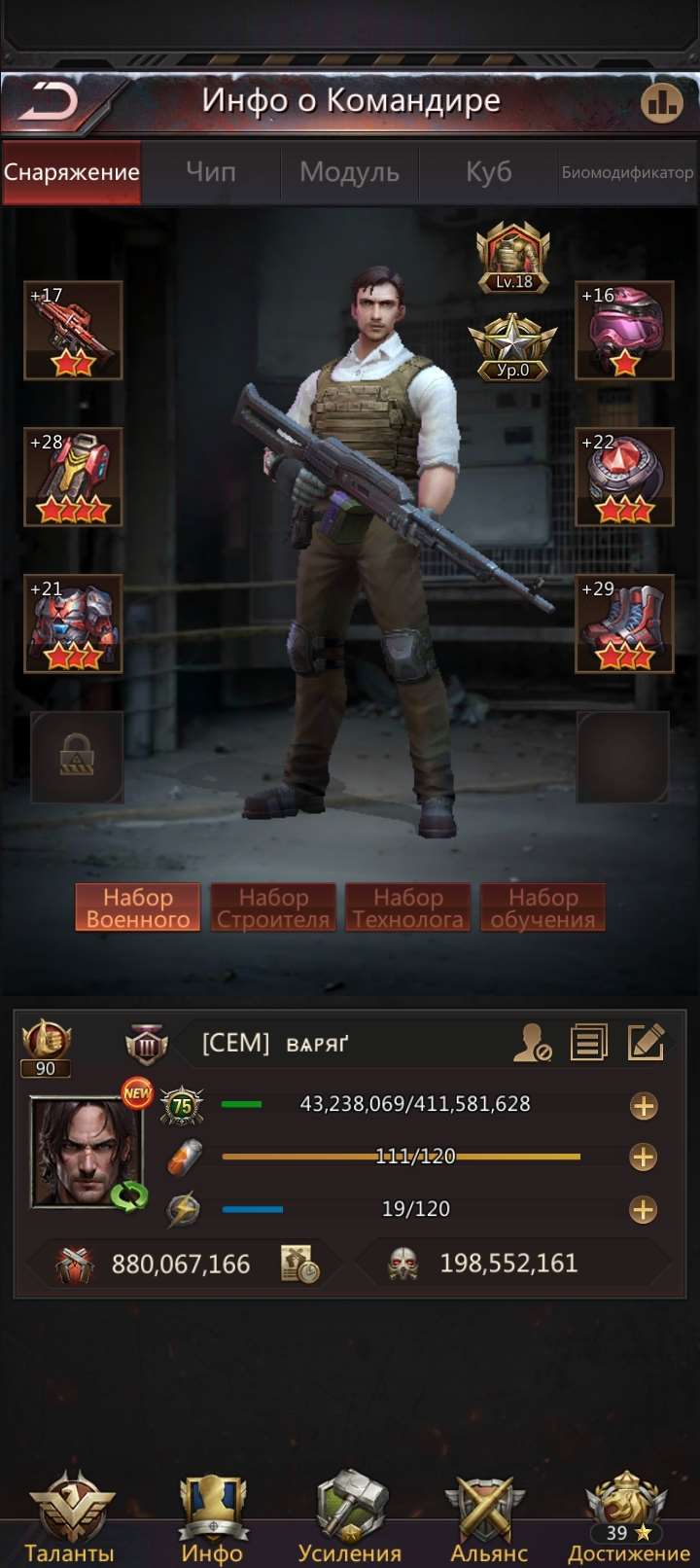700x1568 pixels.
Task: Inspect the +22 ruby ring slot
Action: pyautogui.click(x=624, y=477)
